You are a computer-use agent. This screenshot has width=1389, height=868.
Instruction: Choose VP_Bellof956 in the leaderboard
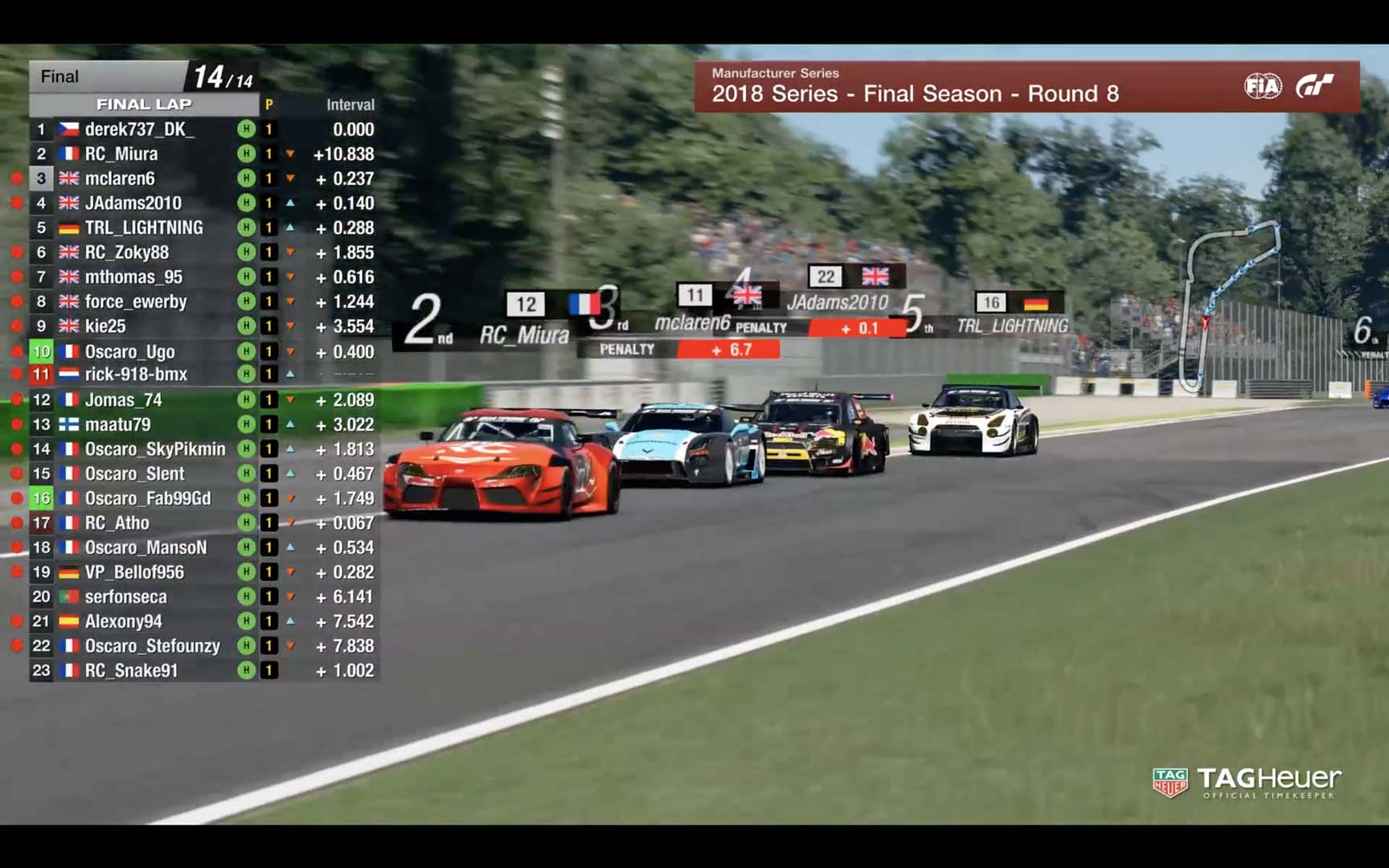[134, 572]
